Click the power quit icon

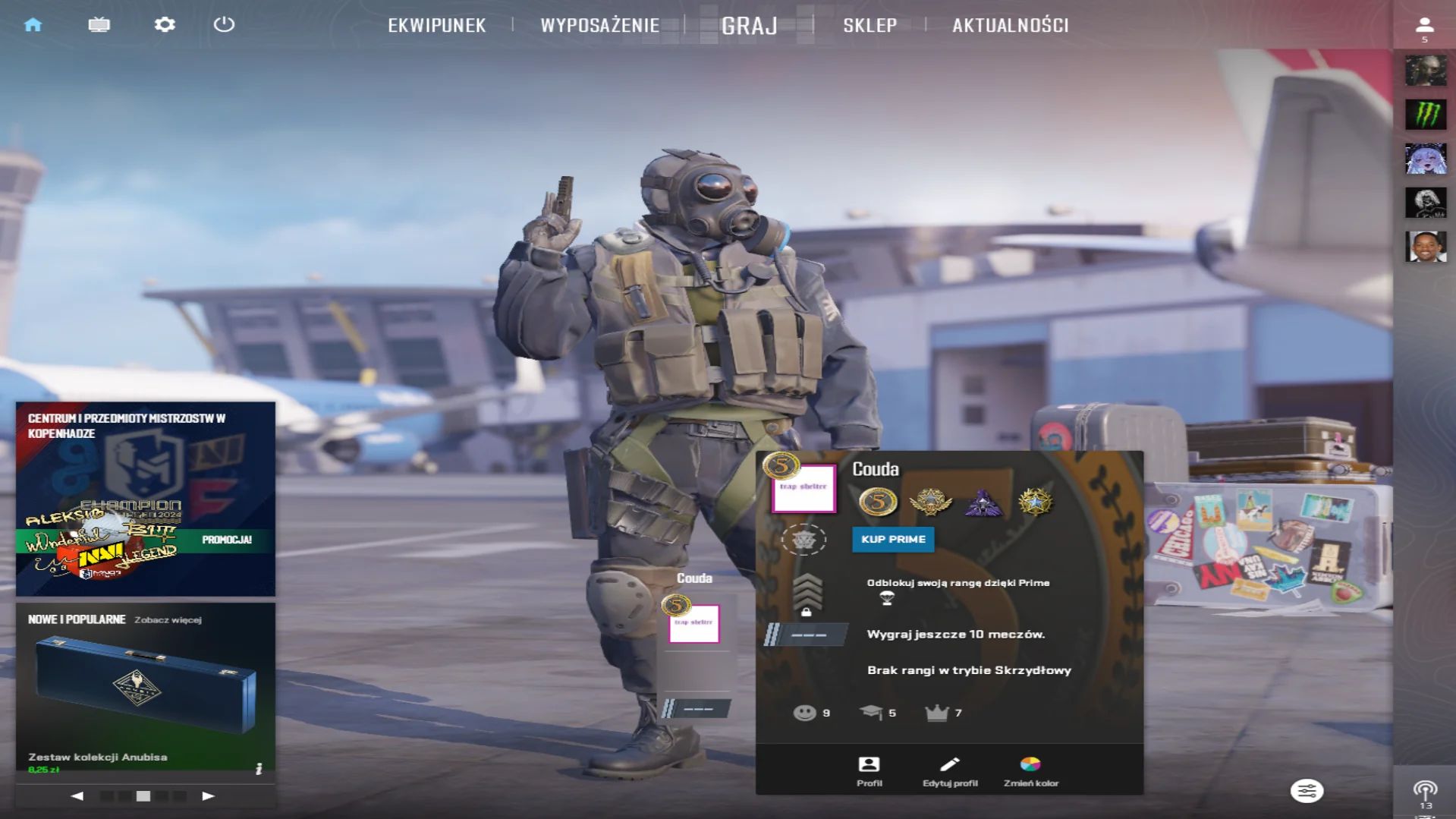click(224, 25)
